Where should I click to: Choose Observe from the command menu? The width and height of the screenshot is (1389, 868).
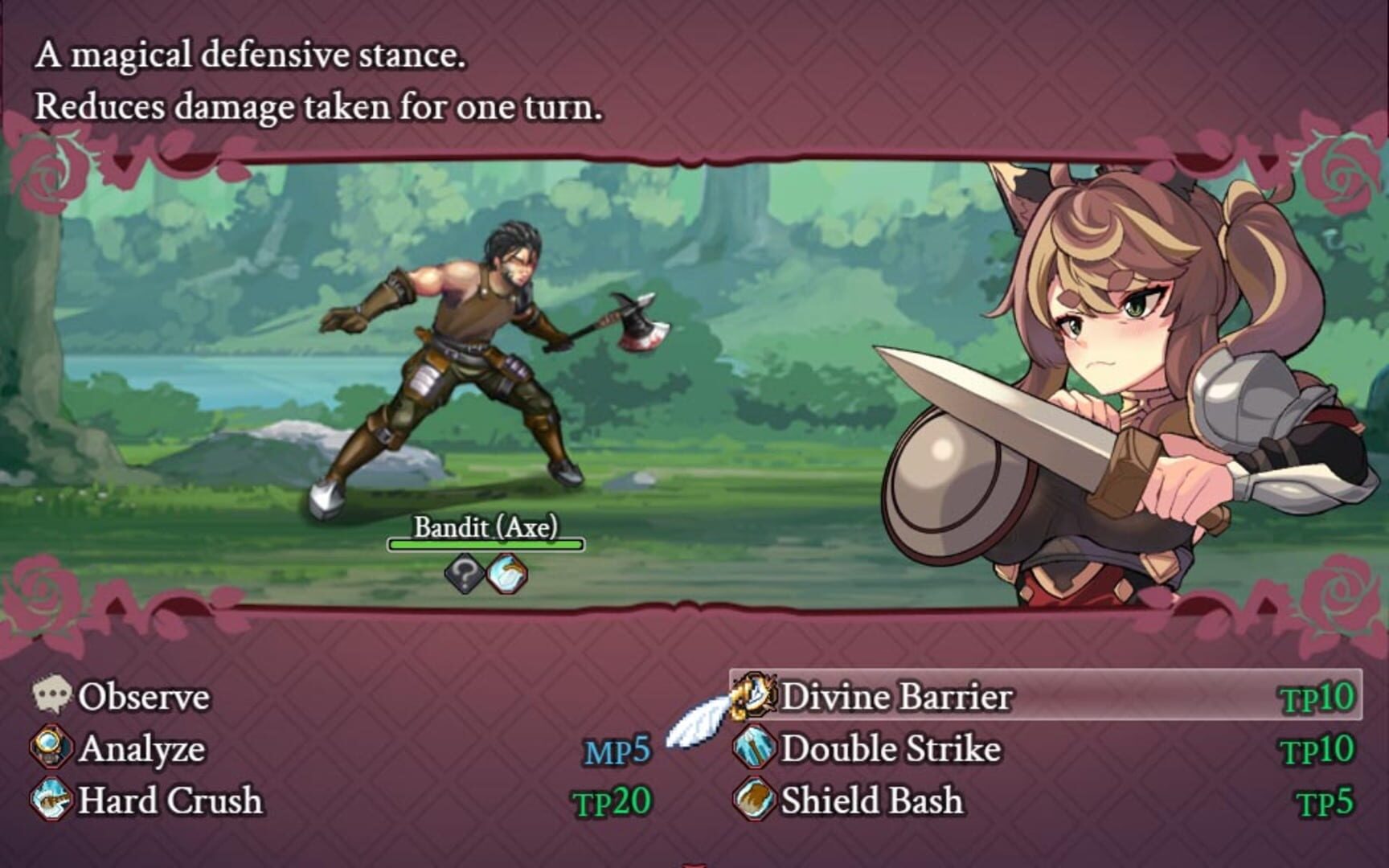point(145,696)
